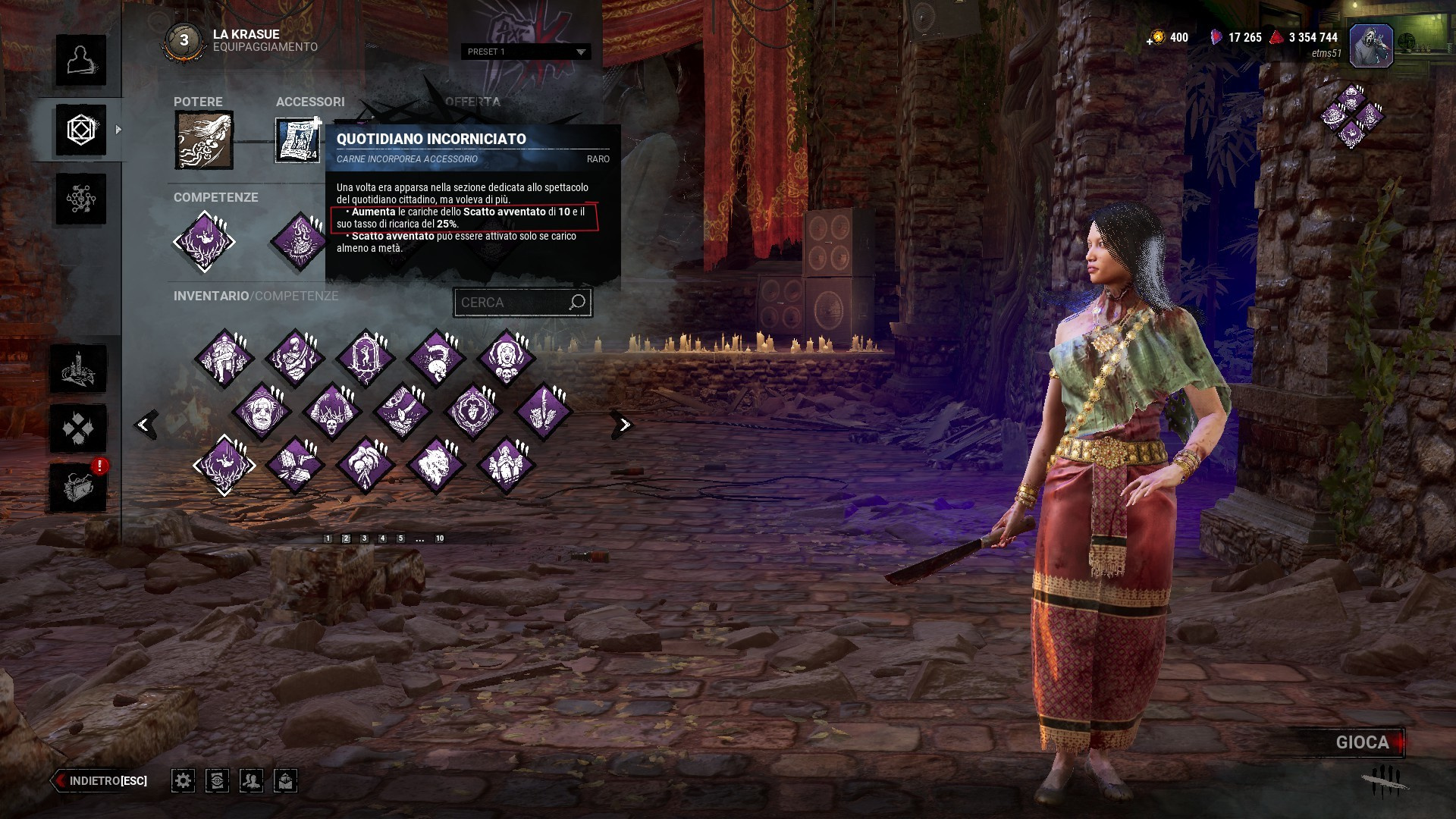This screenshot has height=819, width=1456.
Task: Open the node-web bloodweb tab
Action: click(x=80, y=199)
